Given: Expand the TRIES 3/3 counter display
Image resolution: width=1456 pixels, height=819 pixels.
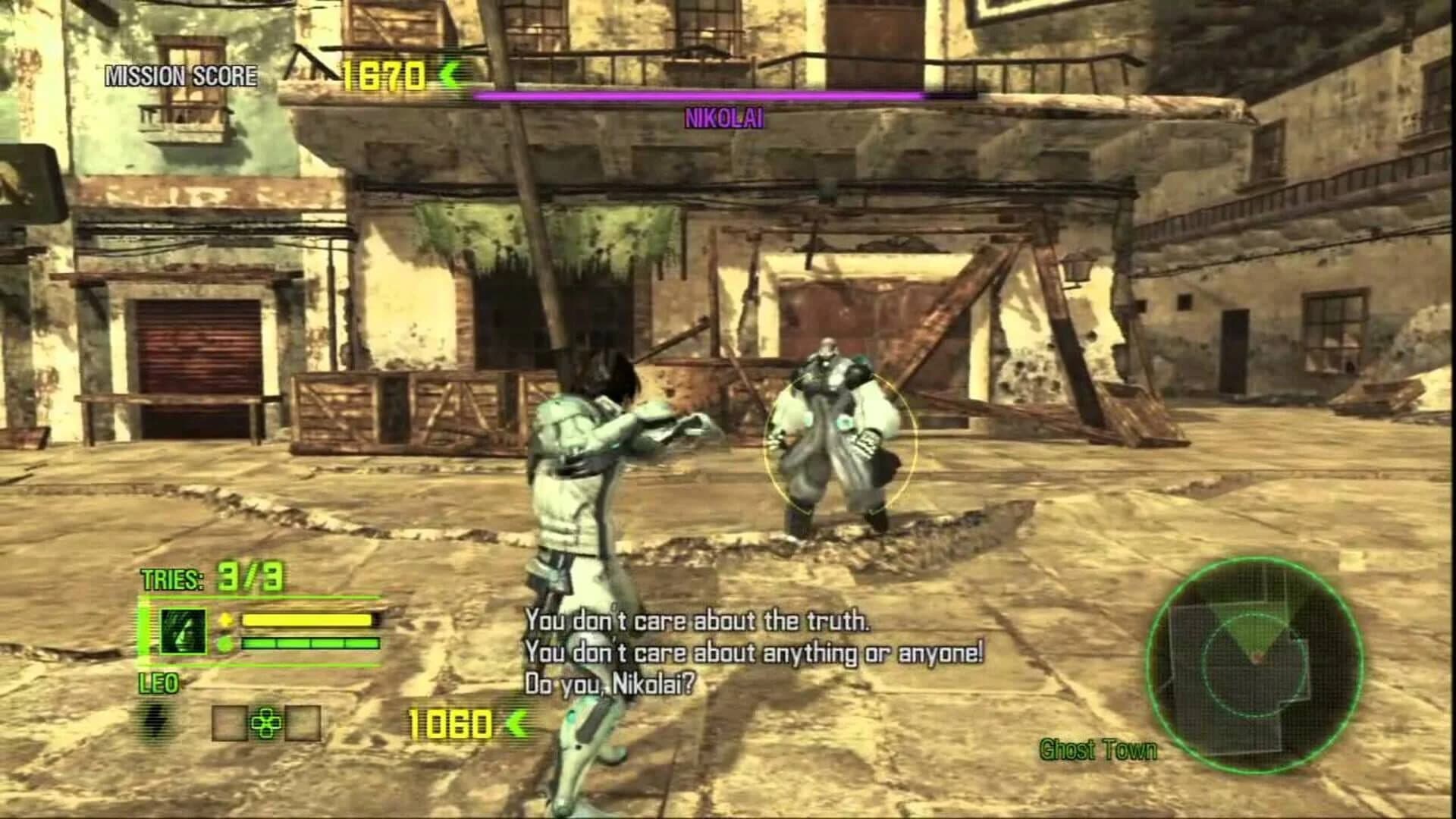Looking at the screenshot, I should pos(211,578).
